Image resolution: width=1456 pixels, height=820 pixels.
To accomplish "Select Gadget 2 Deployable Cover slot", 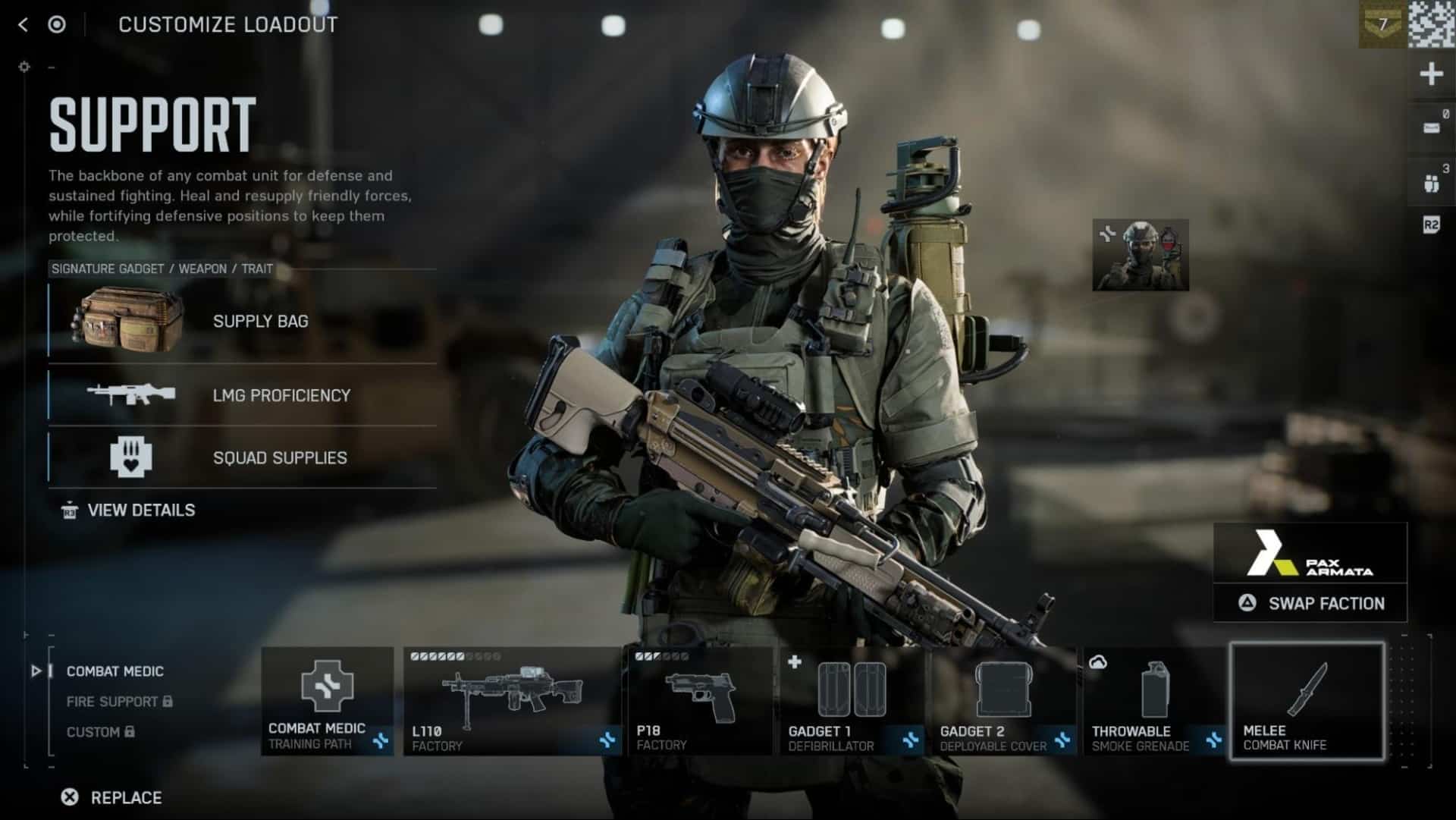I will tap(1003, 700).
